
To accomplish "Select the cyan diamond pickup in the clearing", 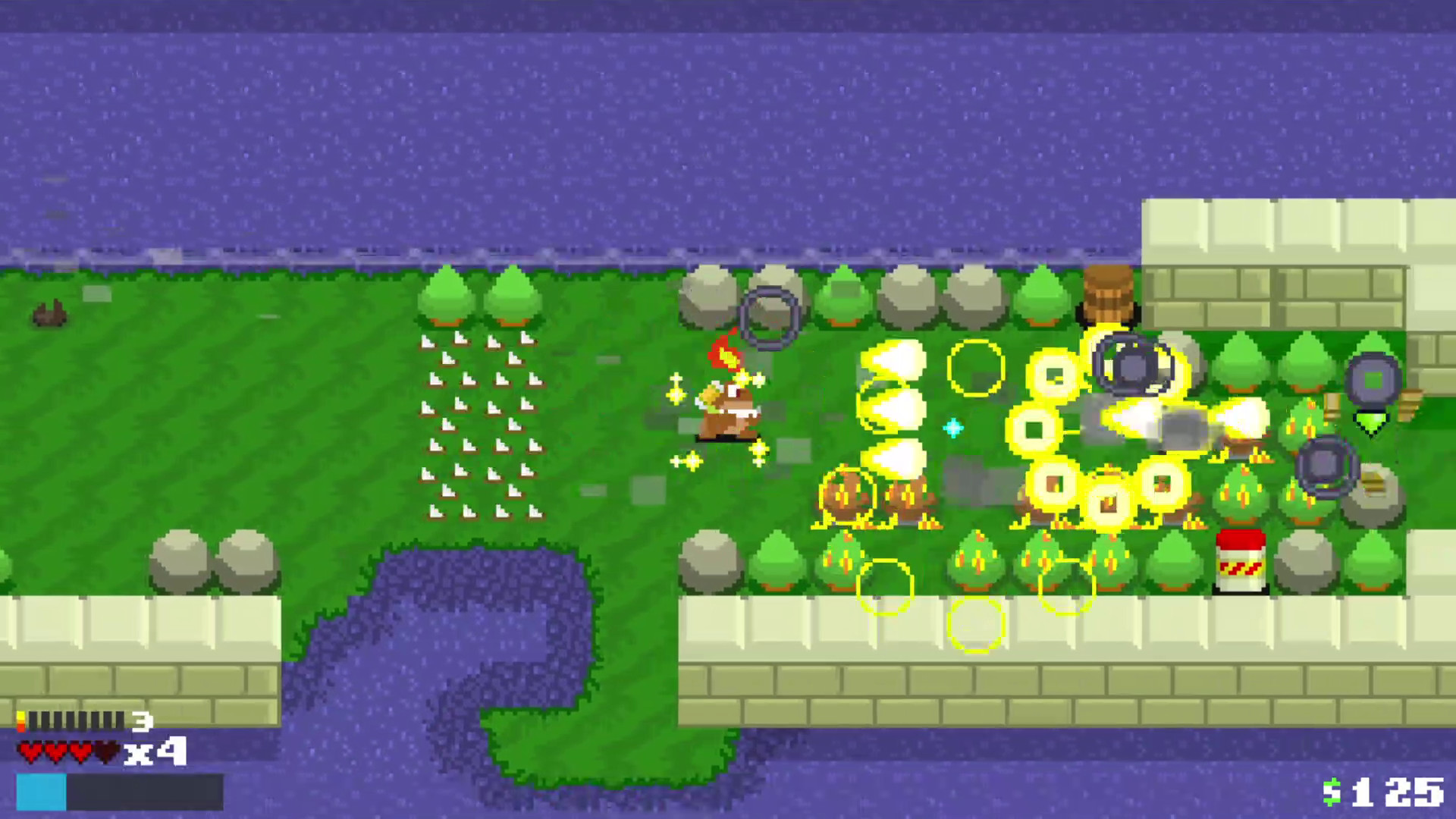I will coord(952,428).
